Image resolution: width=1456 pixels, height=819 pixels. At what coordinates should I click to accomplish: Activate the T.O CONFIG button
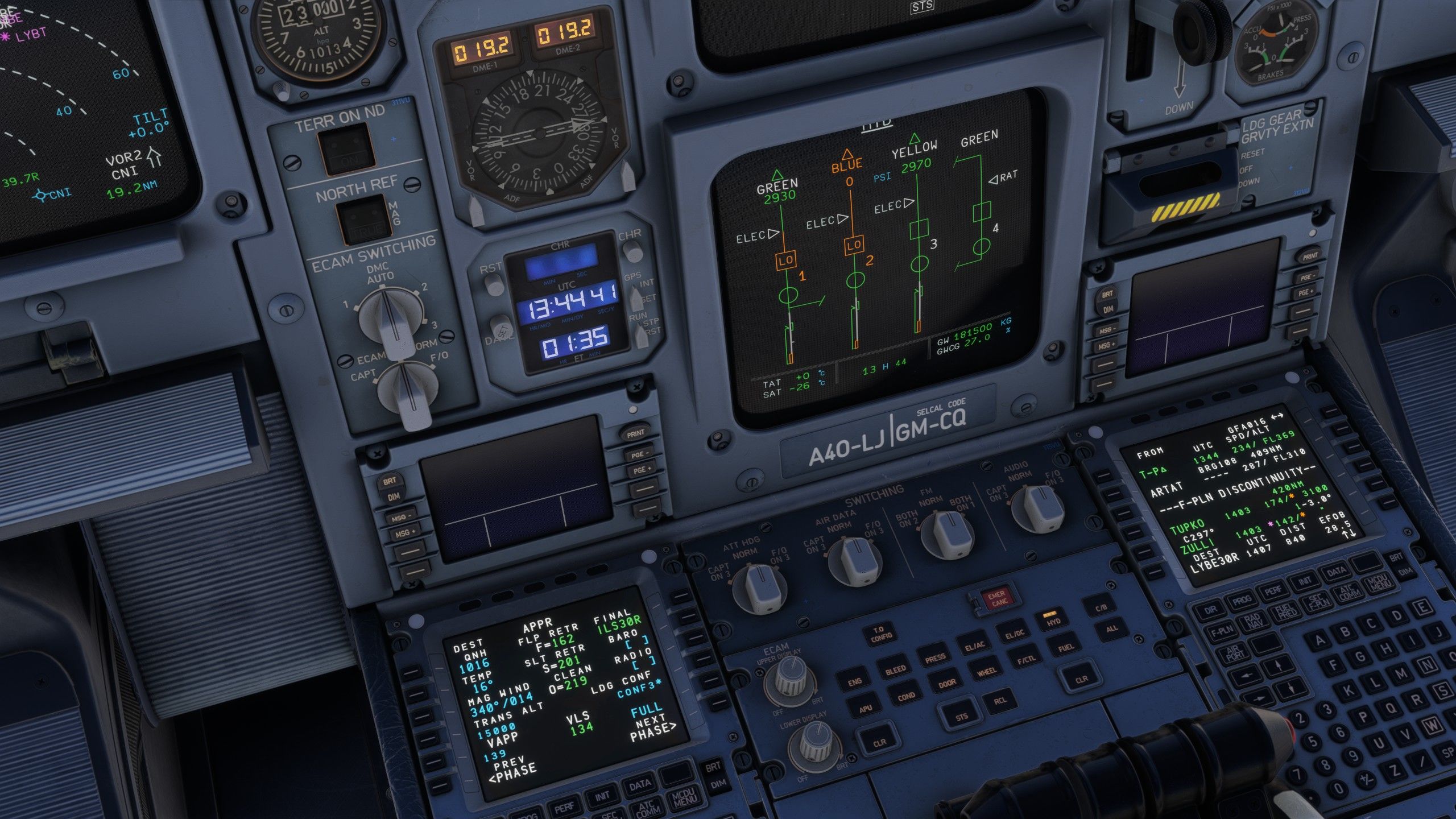click(x=879, y=633)
